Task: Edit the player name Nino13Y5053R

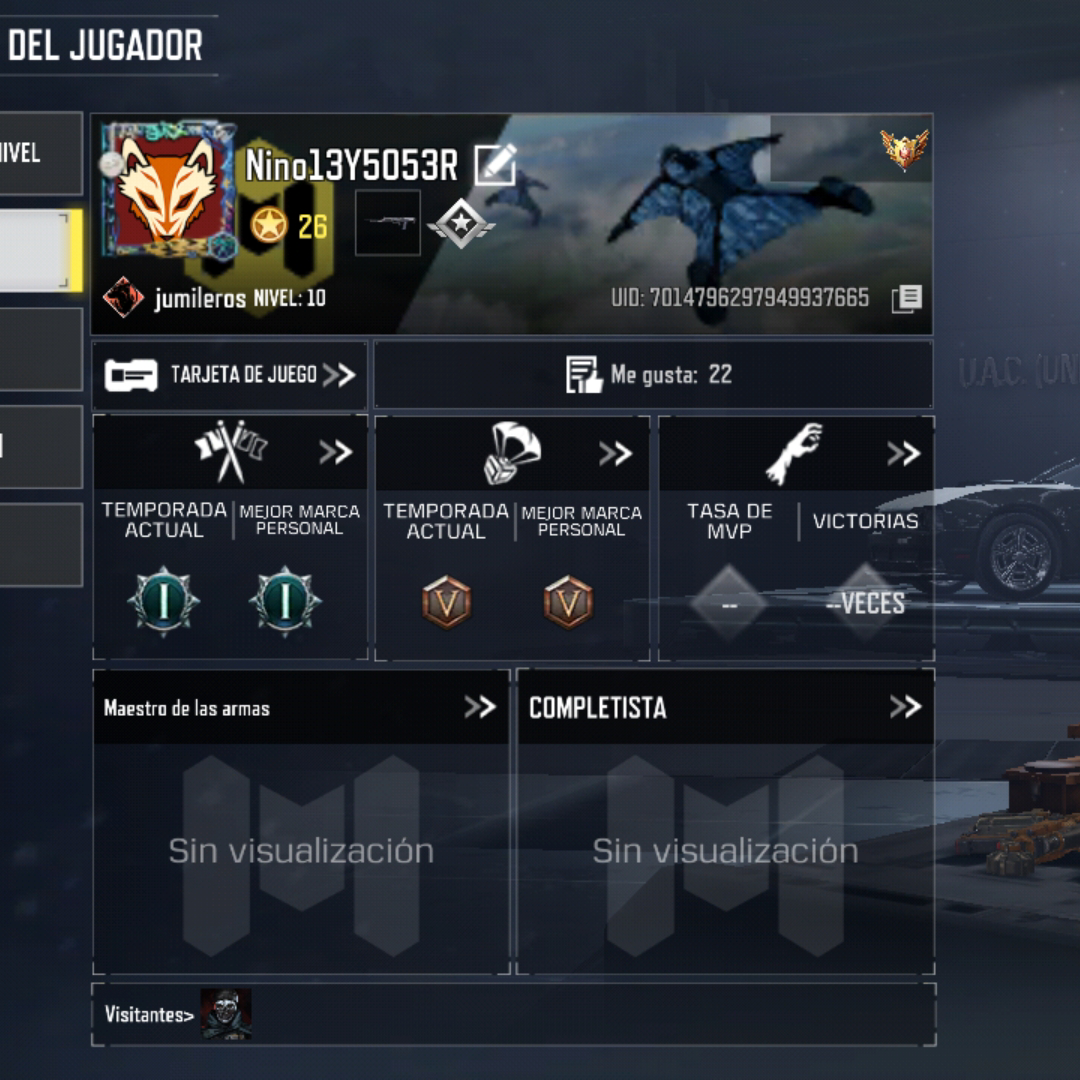Action: point(495,165)
